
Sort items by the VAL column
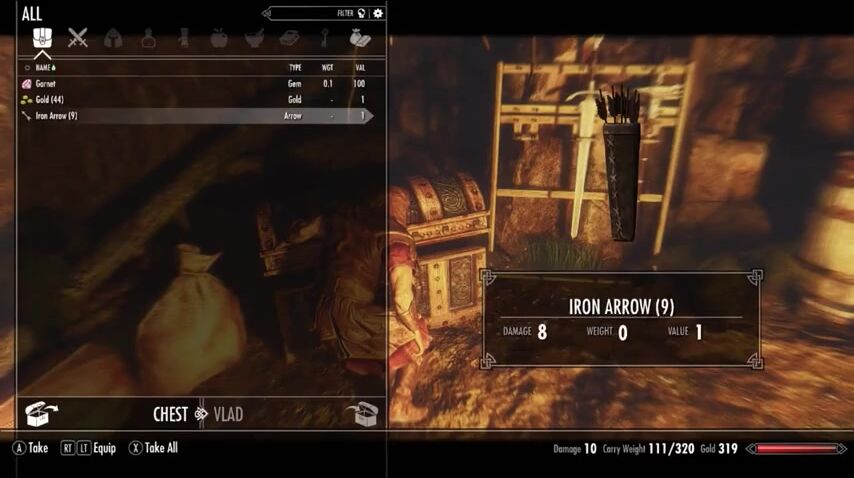tap(360, 67)
